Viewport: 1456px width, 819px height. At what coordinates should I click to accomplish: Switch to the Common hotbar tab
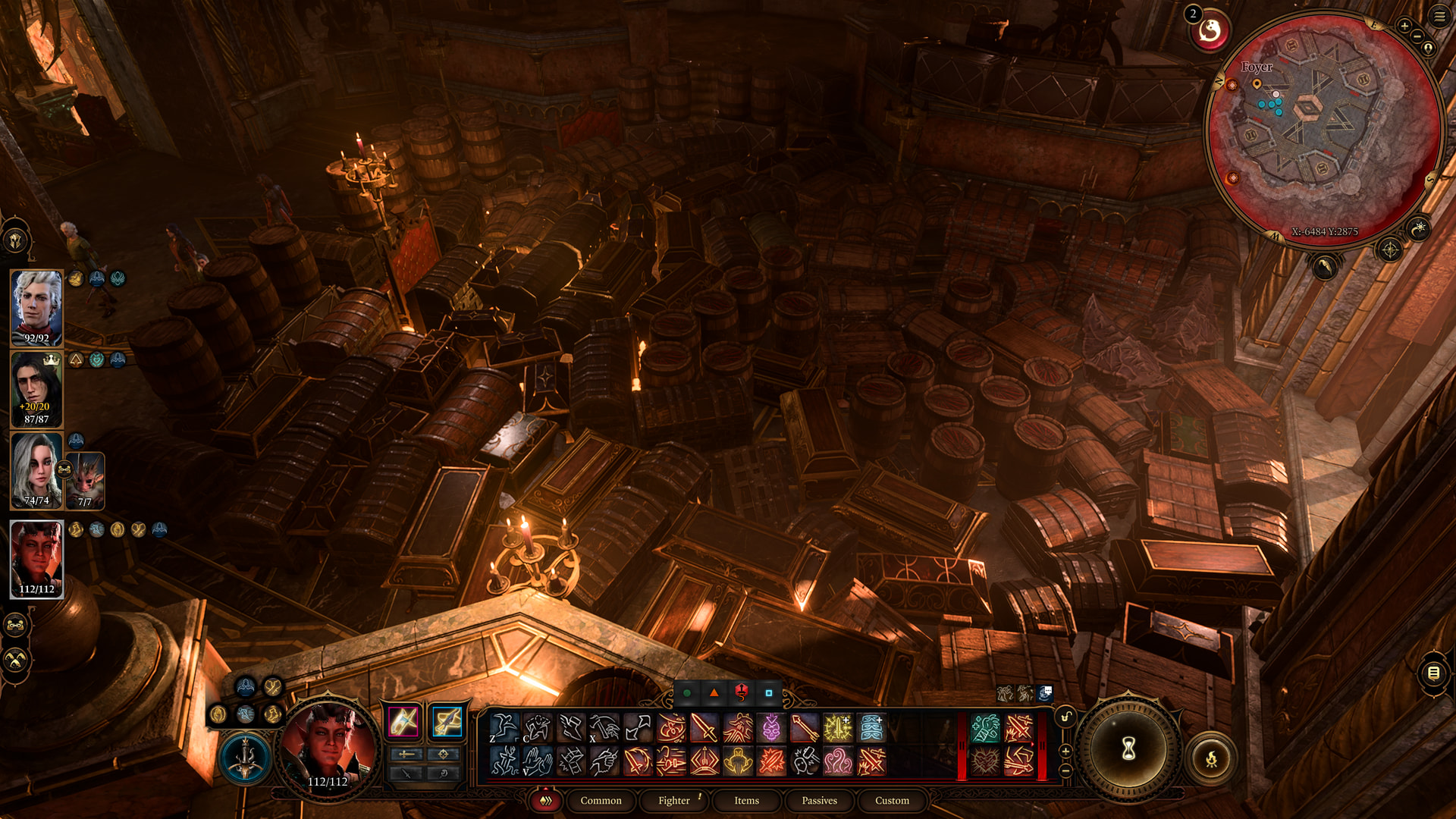[x=601, y=800]
